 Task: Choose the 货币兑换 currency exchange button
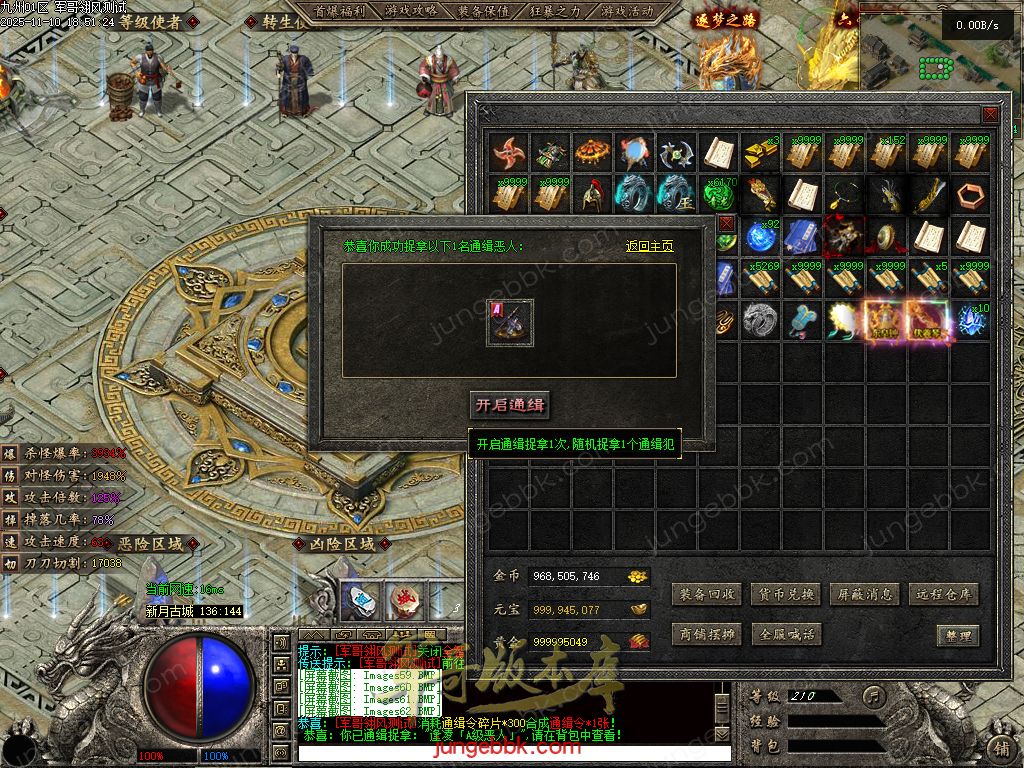(785, 594)
